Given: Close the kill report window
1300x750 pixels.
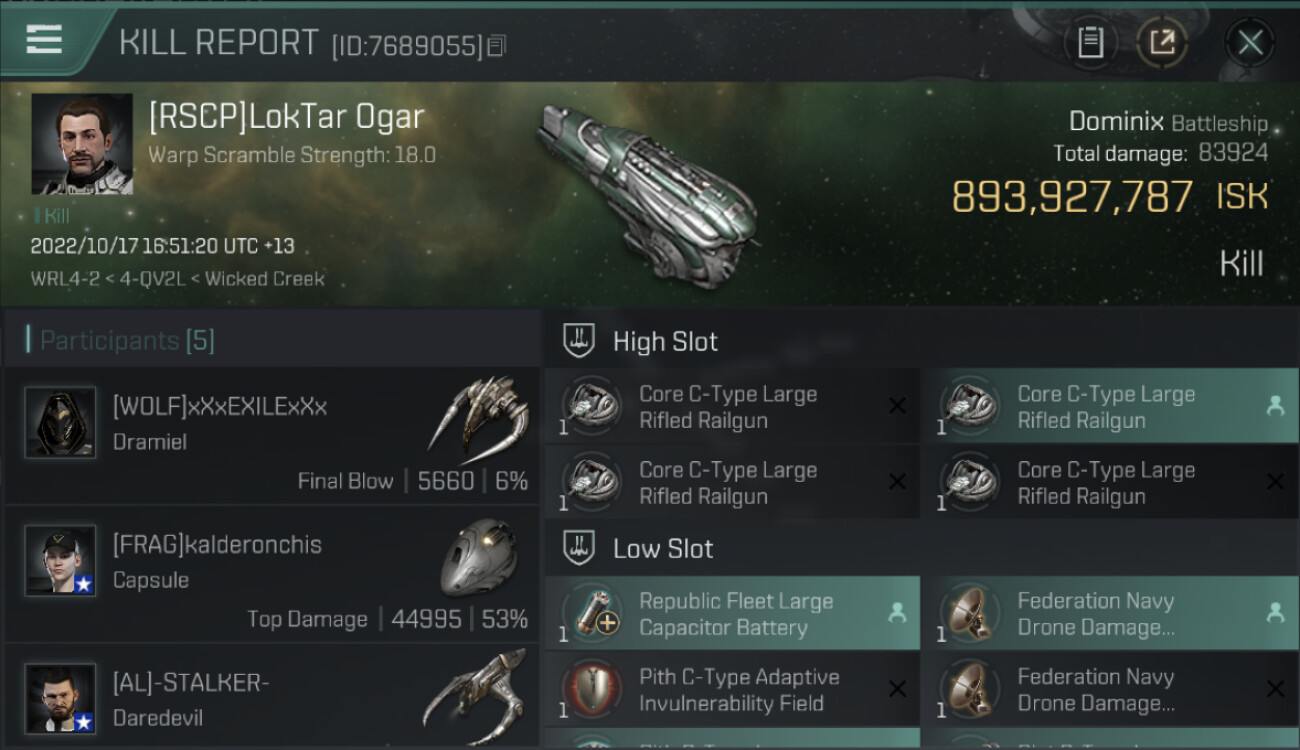Looking at the screenshot, I should [1250, 42].
